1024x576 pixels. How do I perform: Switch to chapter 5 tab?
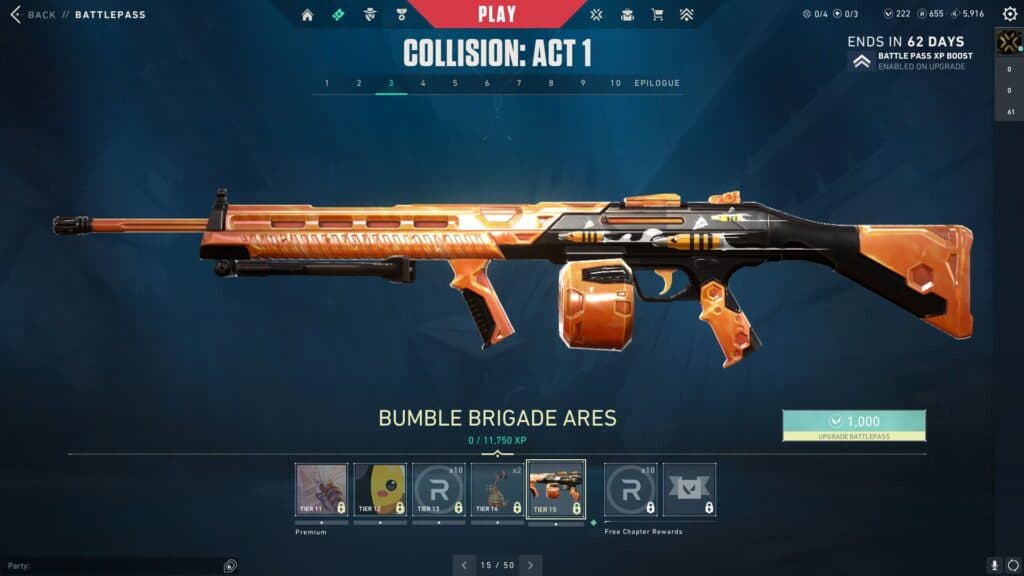(x=455, y=83)
